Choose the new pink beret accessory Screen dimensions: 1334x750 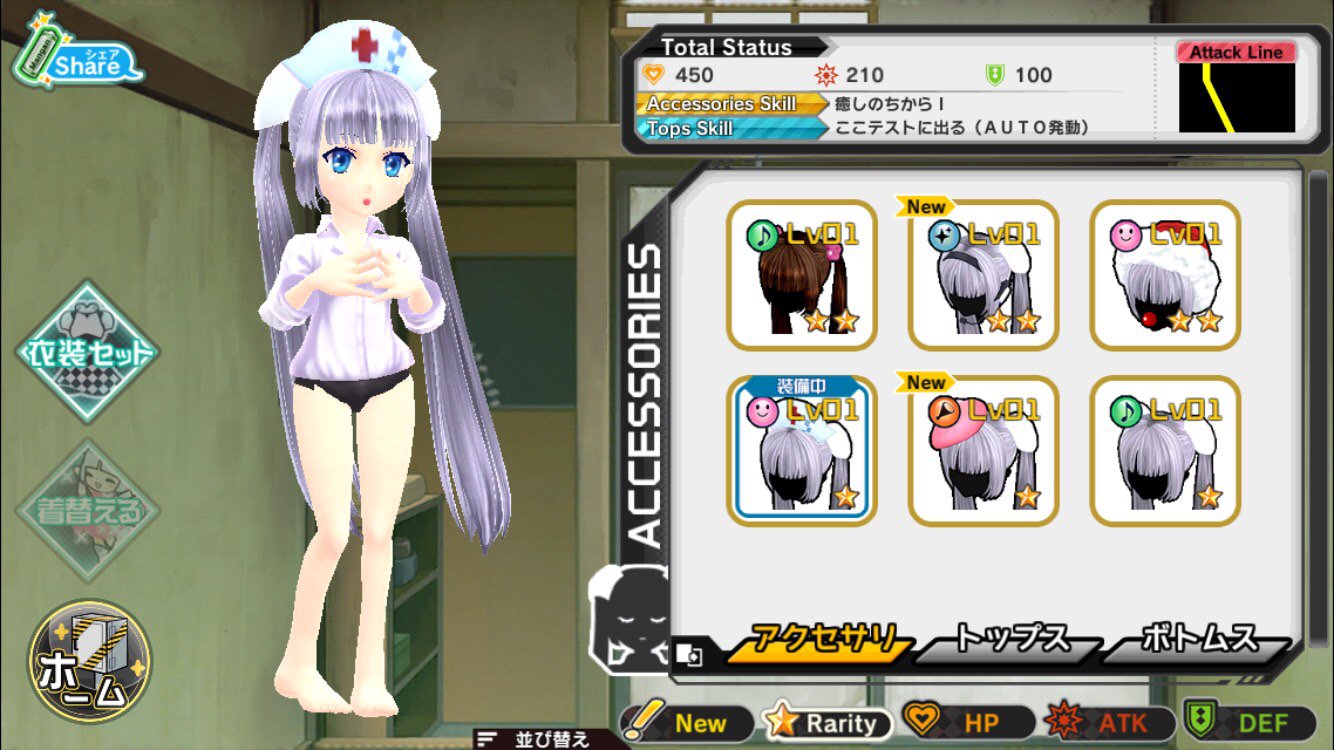click(983, 452)
